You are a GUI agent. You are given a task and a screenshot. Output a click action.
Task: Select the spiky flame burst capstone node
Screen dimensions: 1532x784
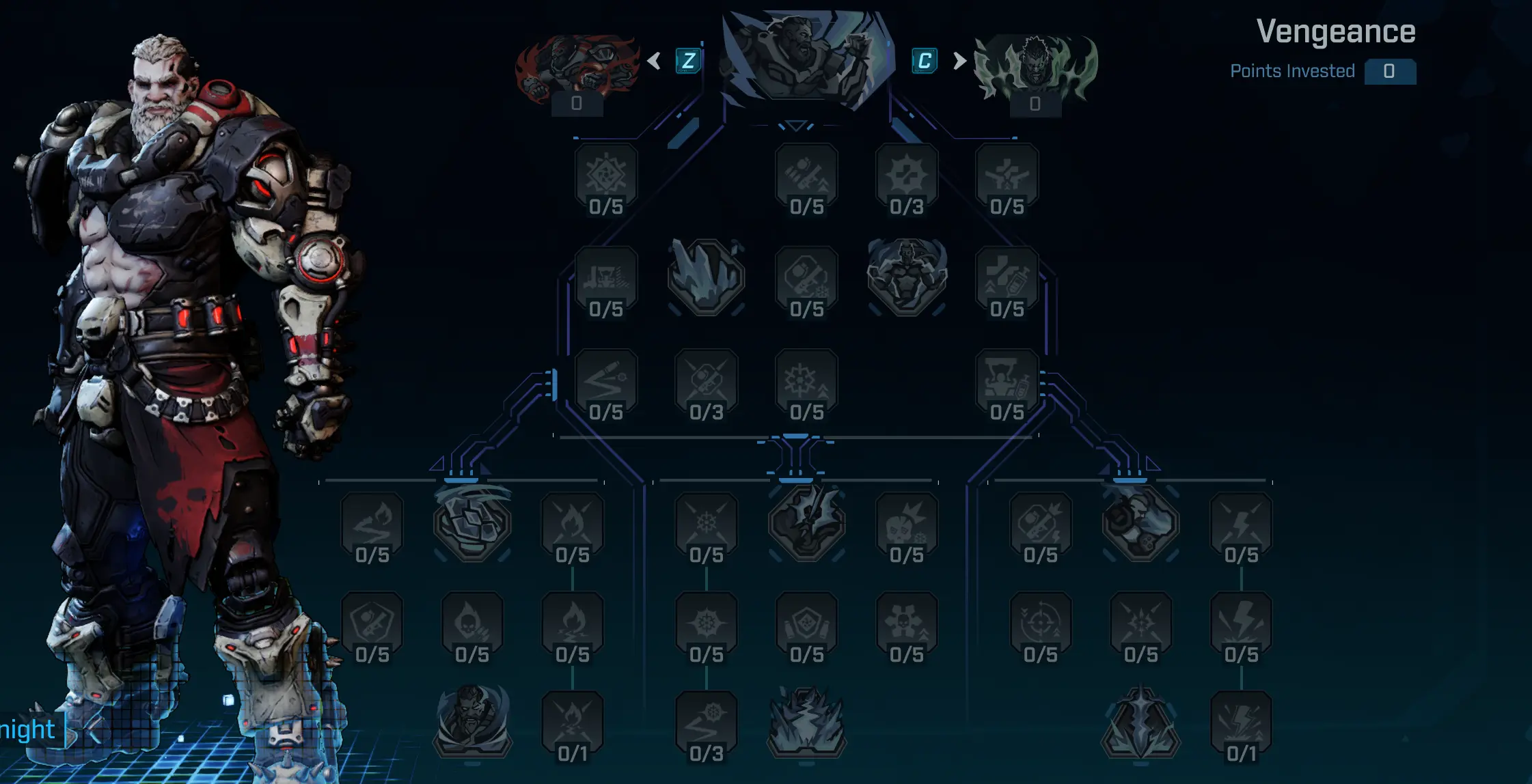(x=807, y=723)
